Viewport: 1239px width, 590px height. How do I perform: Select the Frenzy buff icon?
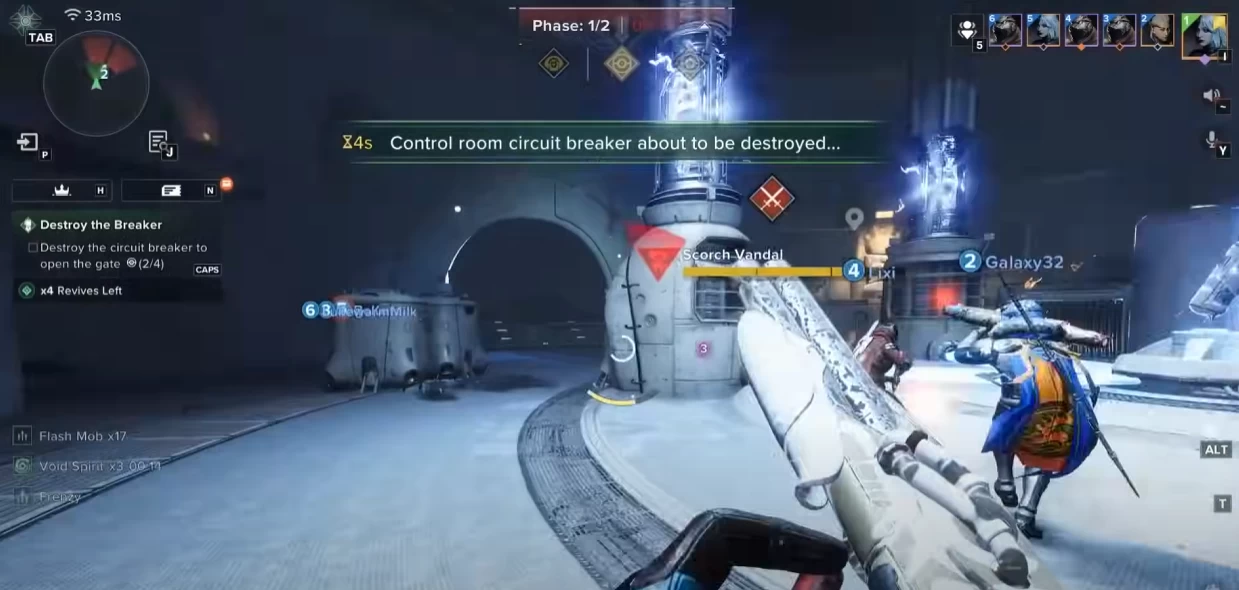pos(23,496)
